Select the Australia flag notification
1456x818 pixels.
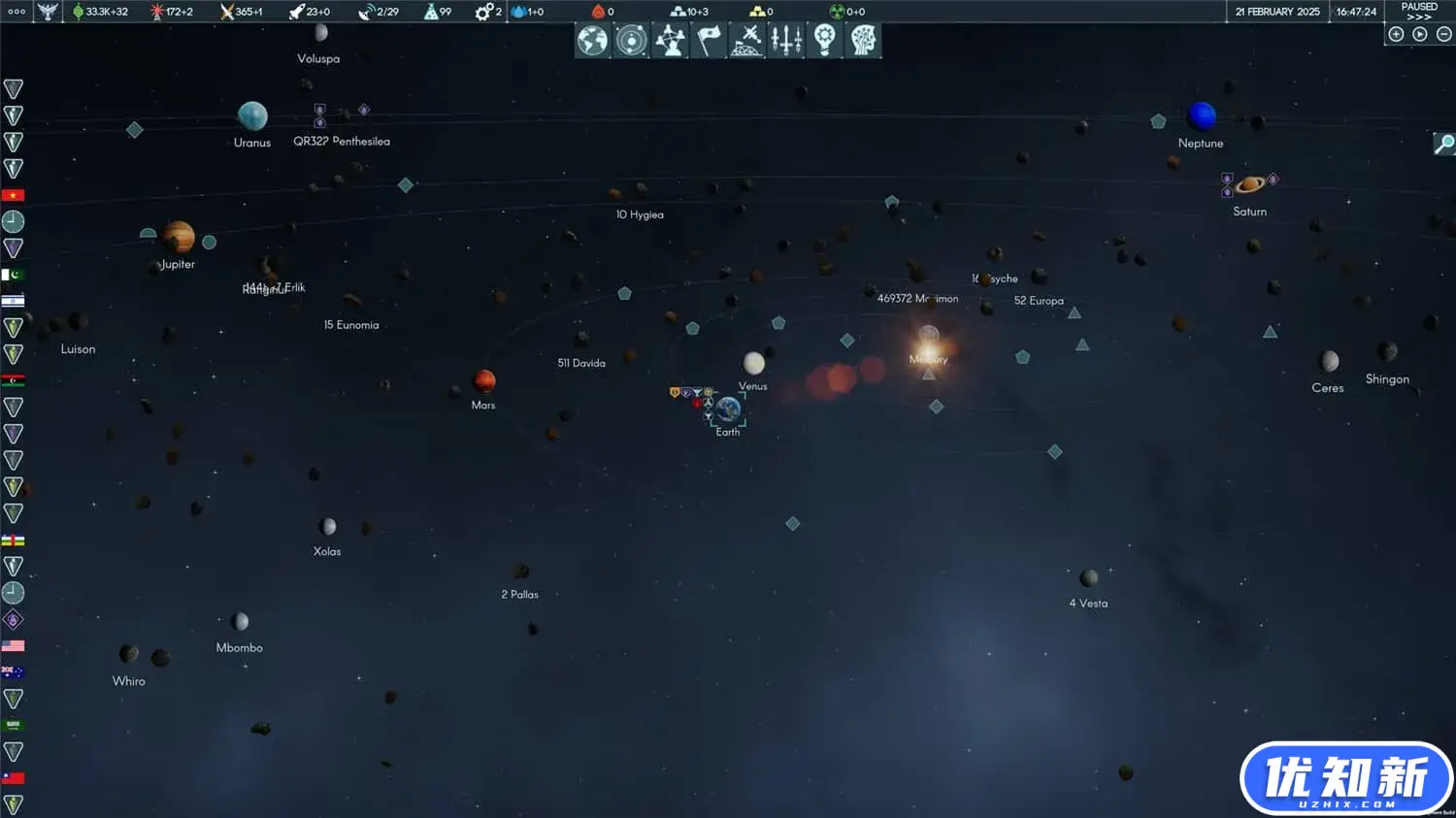click(x=13, y=671)
